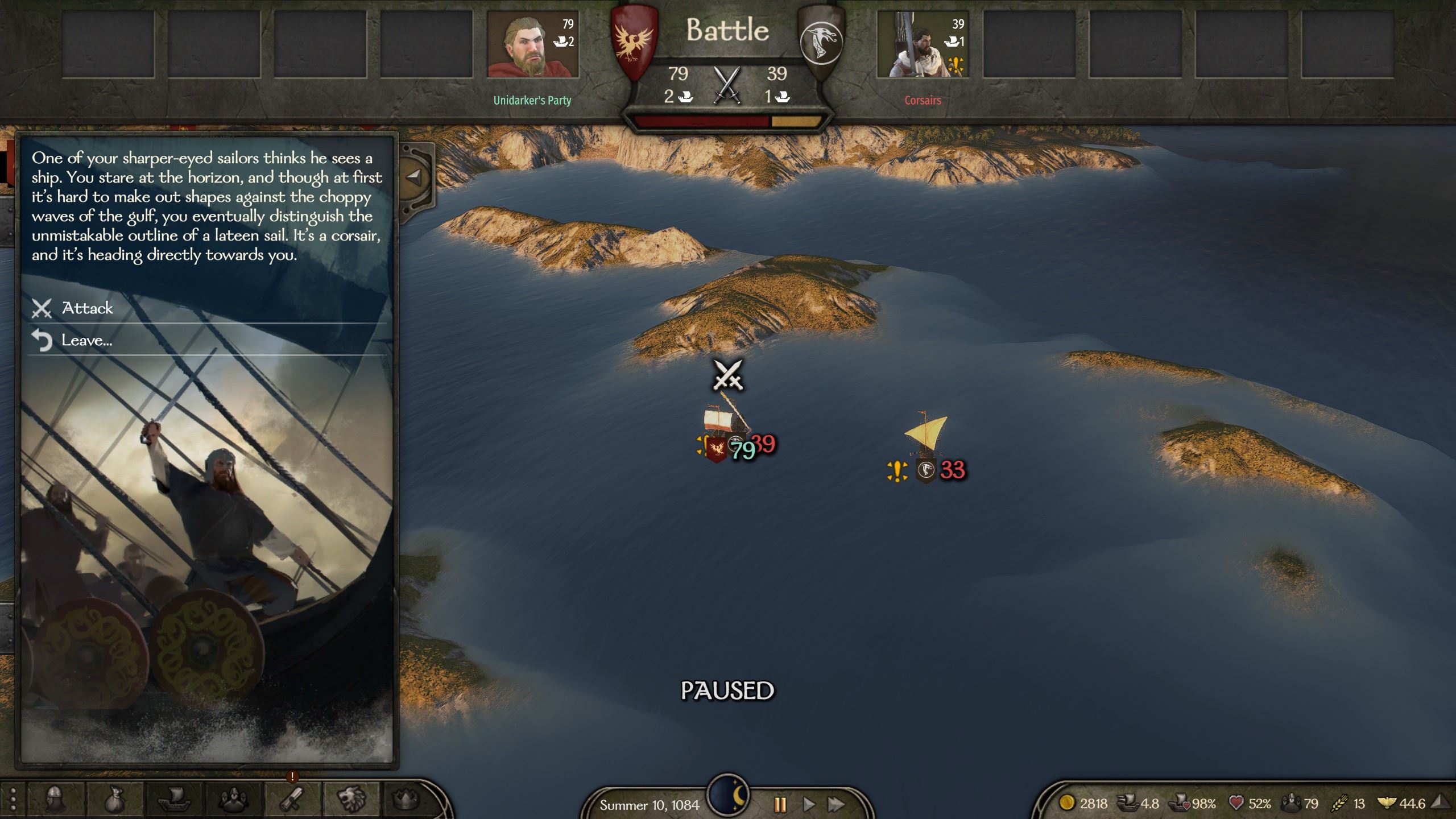Viewport: 1456px width, 819px height.
Task: Select Unidarker's party portrait
Action: (532, 44)
